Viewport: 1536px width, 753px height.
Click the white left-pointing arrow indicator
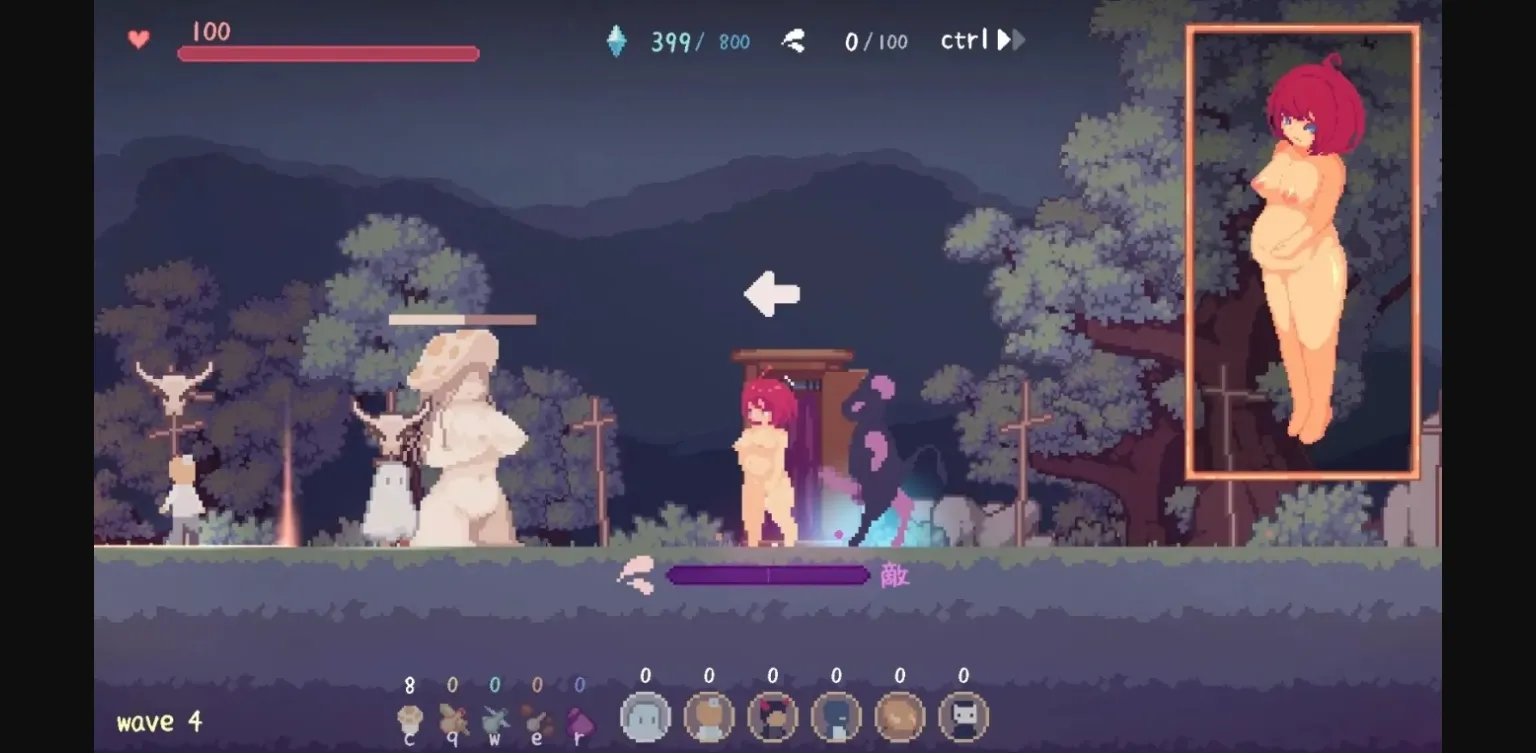point(770,293)
